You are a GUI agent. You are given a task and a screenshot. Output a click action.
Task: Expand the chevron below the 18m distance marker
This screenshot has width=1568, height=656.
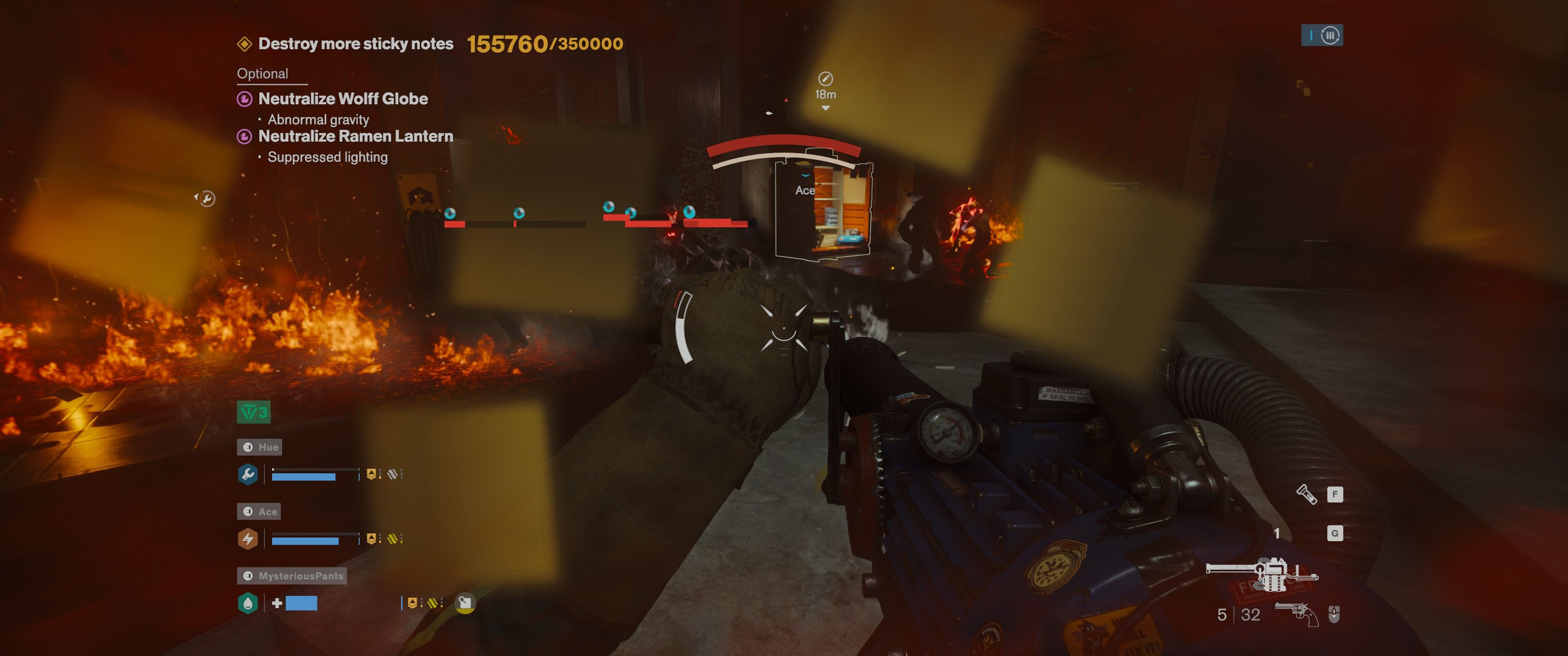click(x=826, y=108)
